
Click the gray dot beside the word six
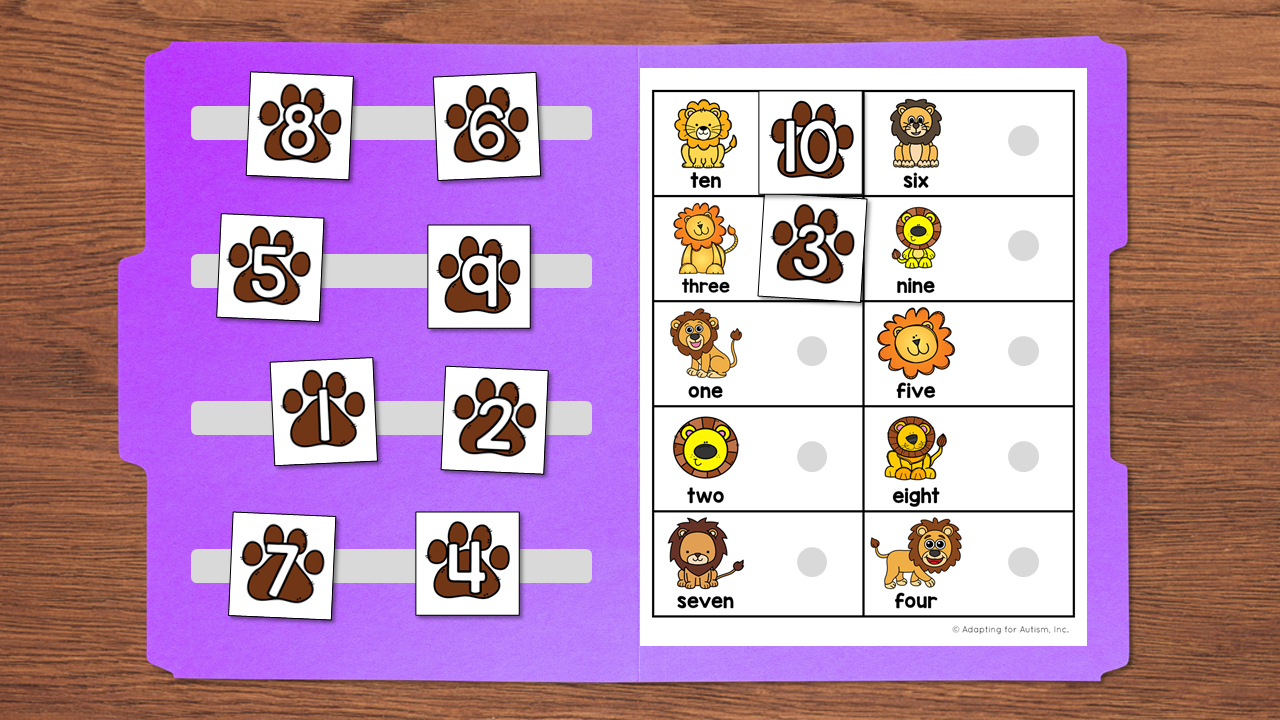click(x=1023, y=141)
